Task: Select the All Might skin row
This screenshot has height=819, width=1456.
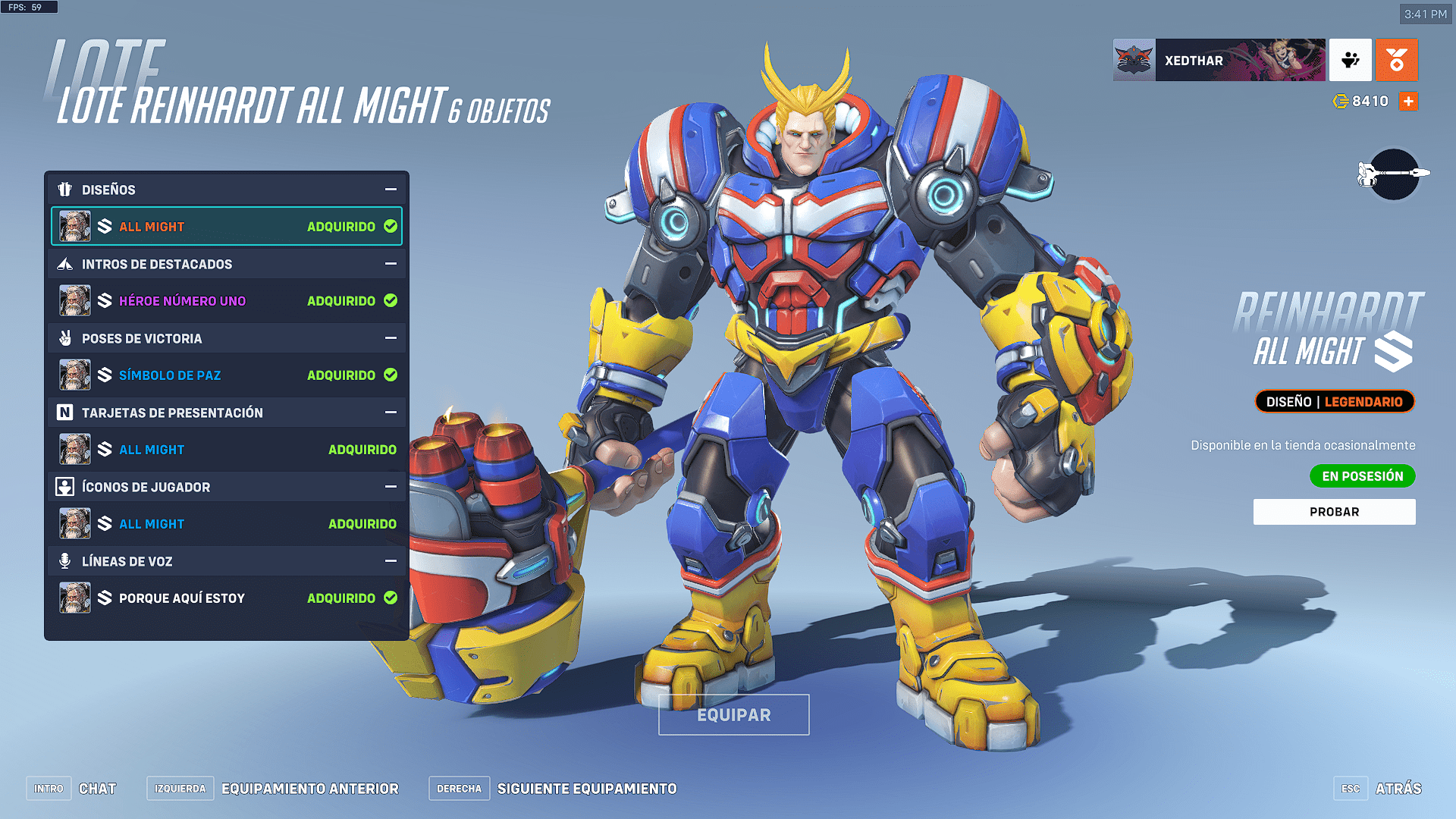Action: click(226, 227)
